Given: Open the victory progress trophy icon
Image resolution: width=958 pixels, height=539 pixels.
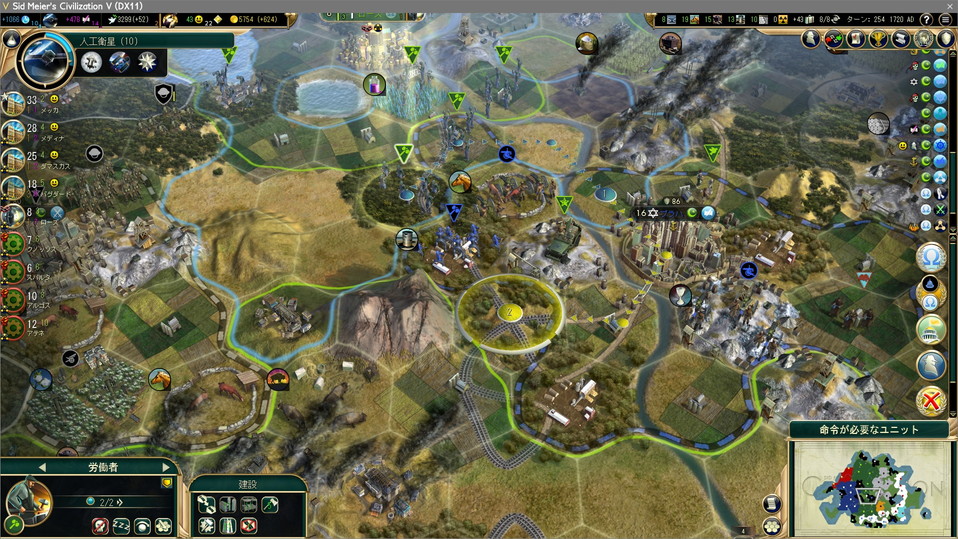Looking at the screenshot, I should (877, 39).
